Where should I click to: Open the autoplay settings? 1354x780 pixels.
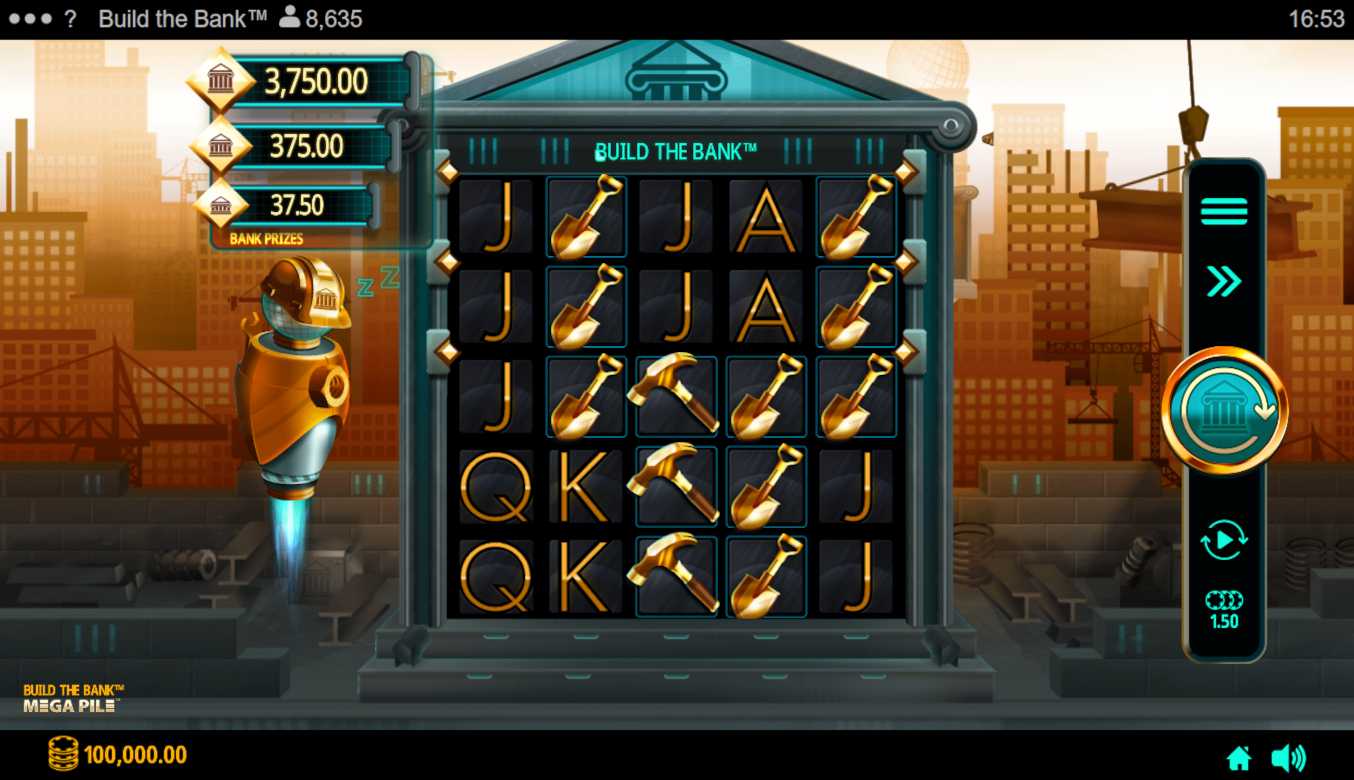click(x=1224, y=540)
